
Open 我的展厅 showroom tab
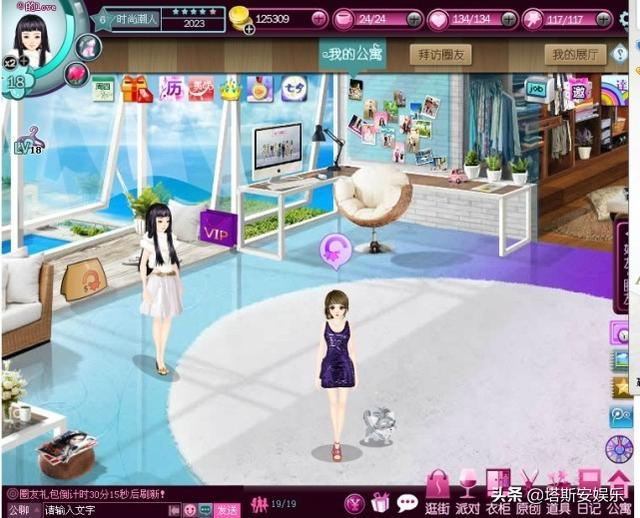pos(575,55)
